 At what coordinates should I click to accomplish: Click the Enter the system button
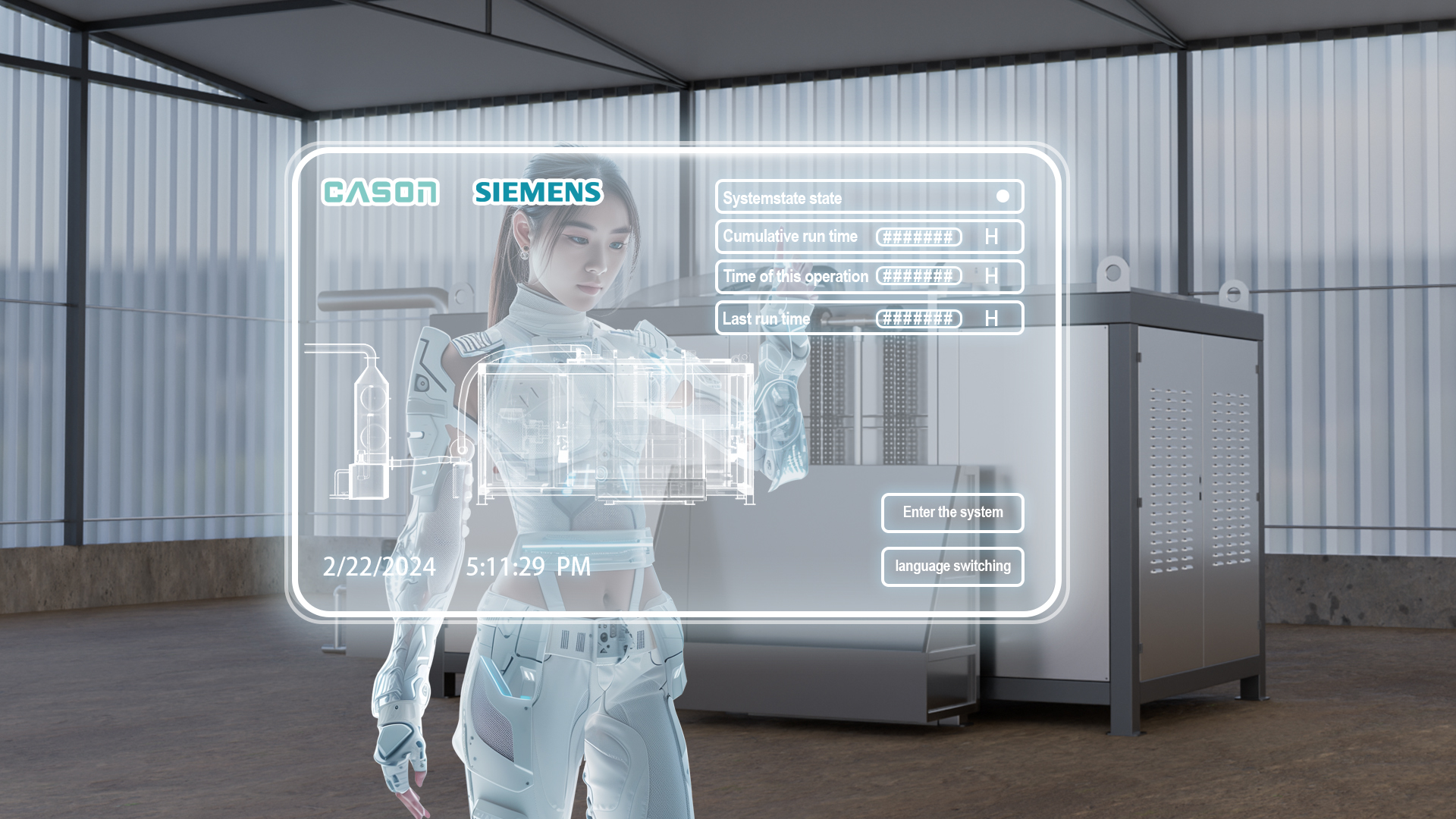(x=952, y=513)
